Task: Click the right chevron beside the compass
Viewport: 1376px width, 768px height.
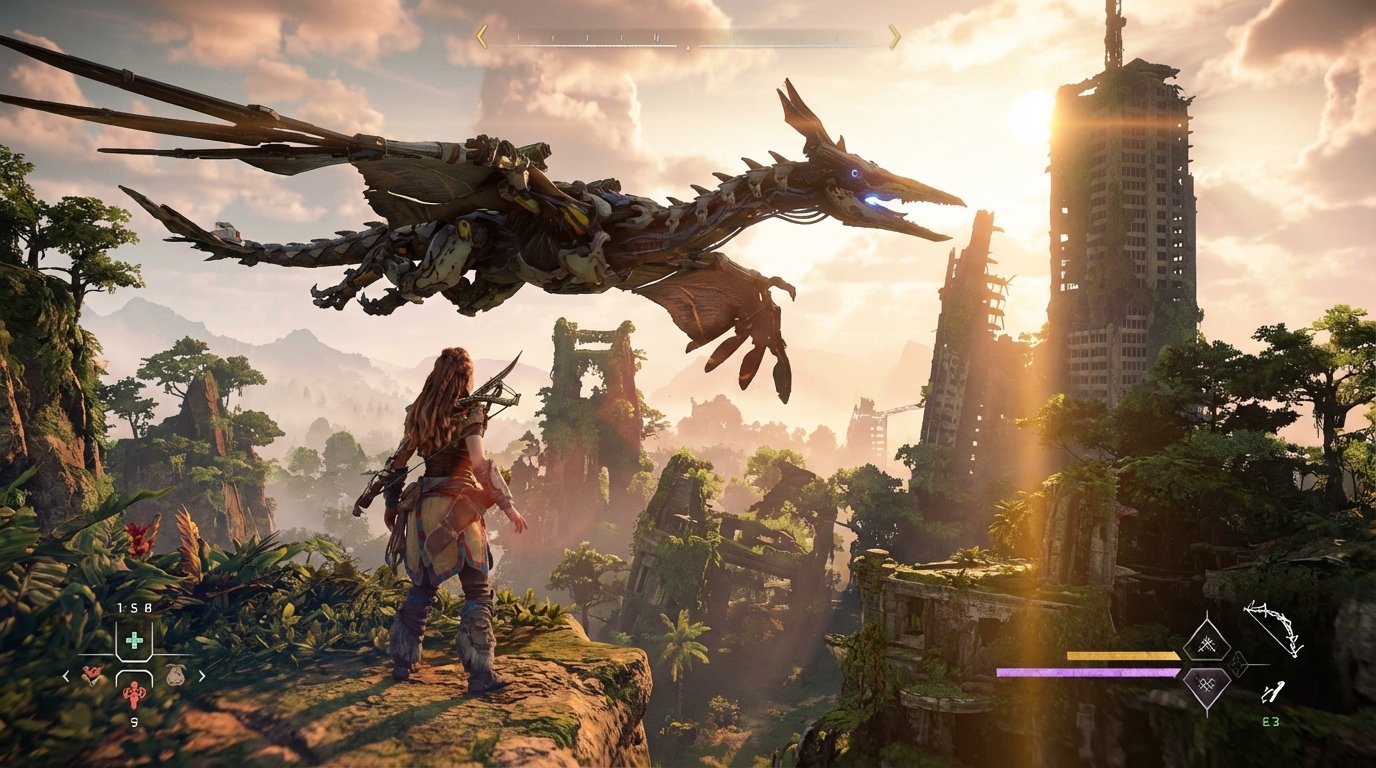Action: click(896, 37)
